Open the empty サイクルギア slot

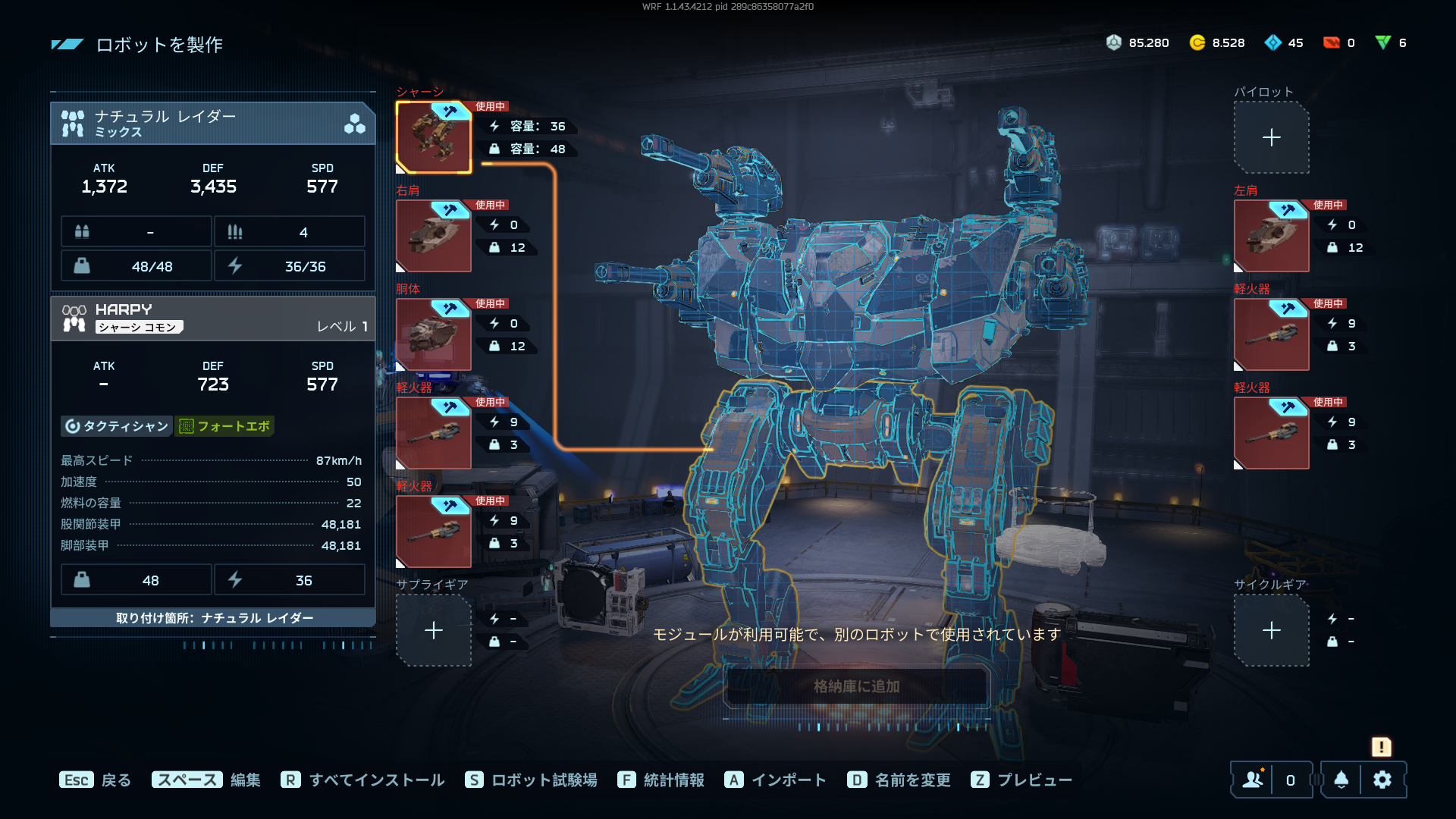click(1272, 630)
